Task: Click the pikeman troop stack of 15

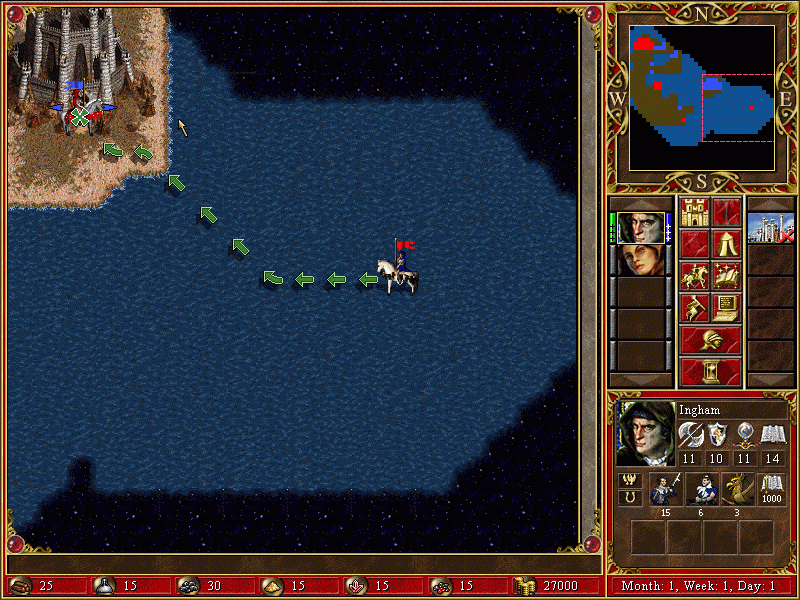Action: (666, 490)
